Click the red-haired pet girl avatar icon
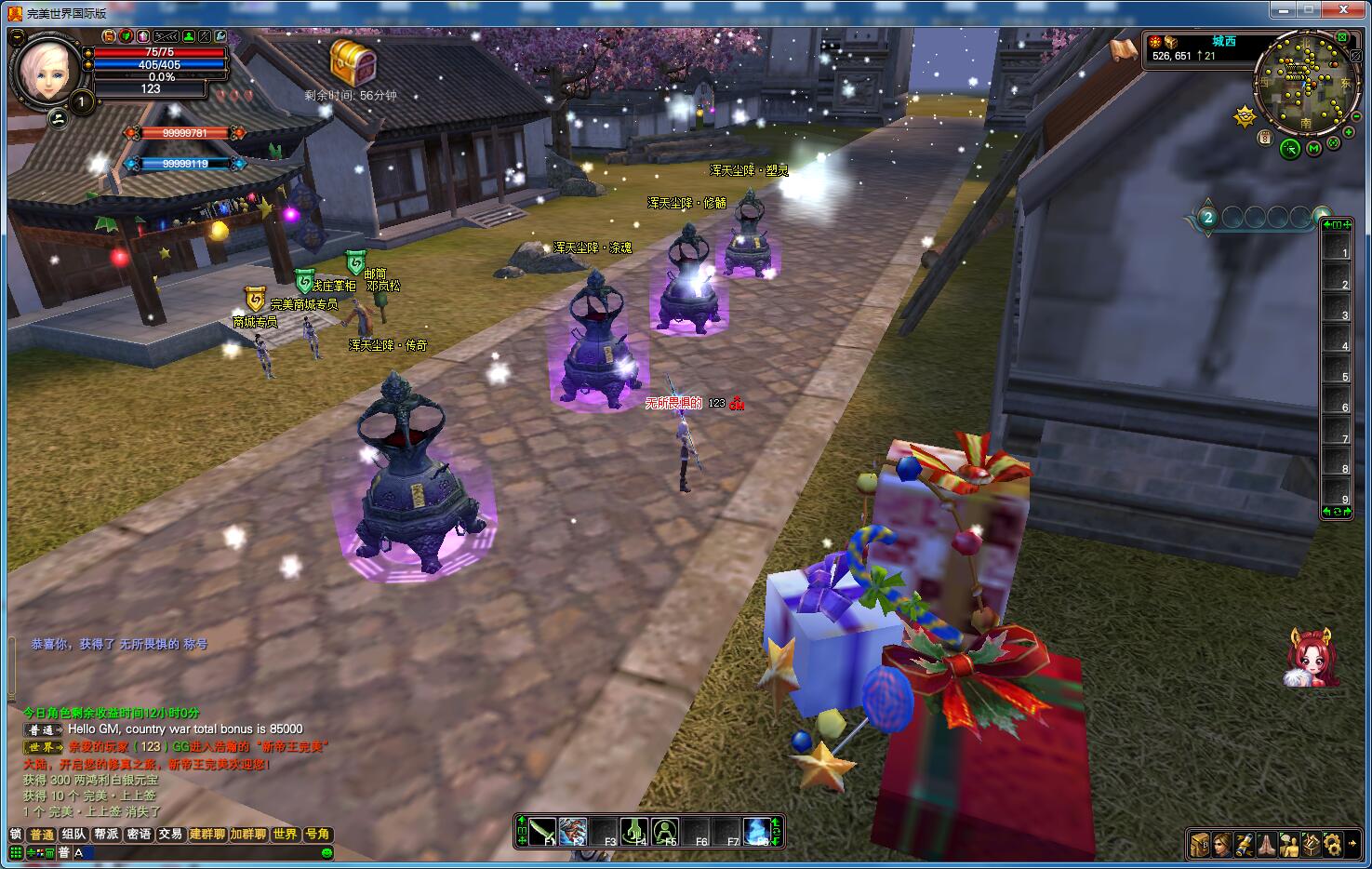This screenshot has width=1372, height=869. (x=1312, y=658)
